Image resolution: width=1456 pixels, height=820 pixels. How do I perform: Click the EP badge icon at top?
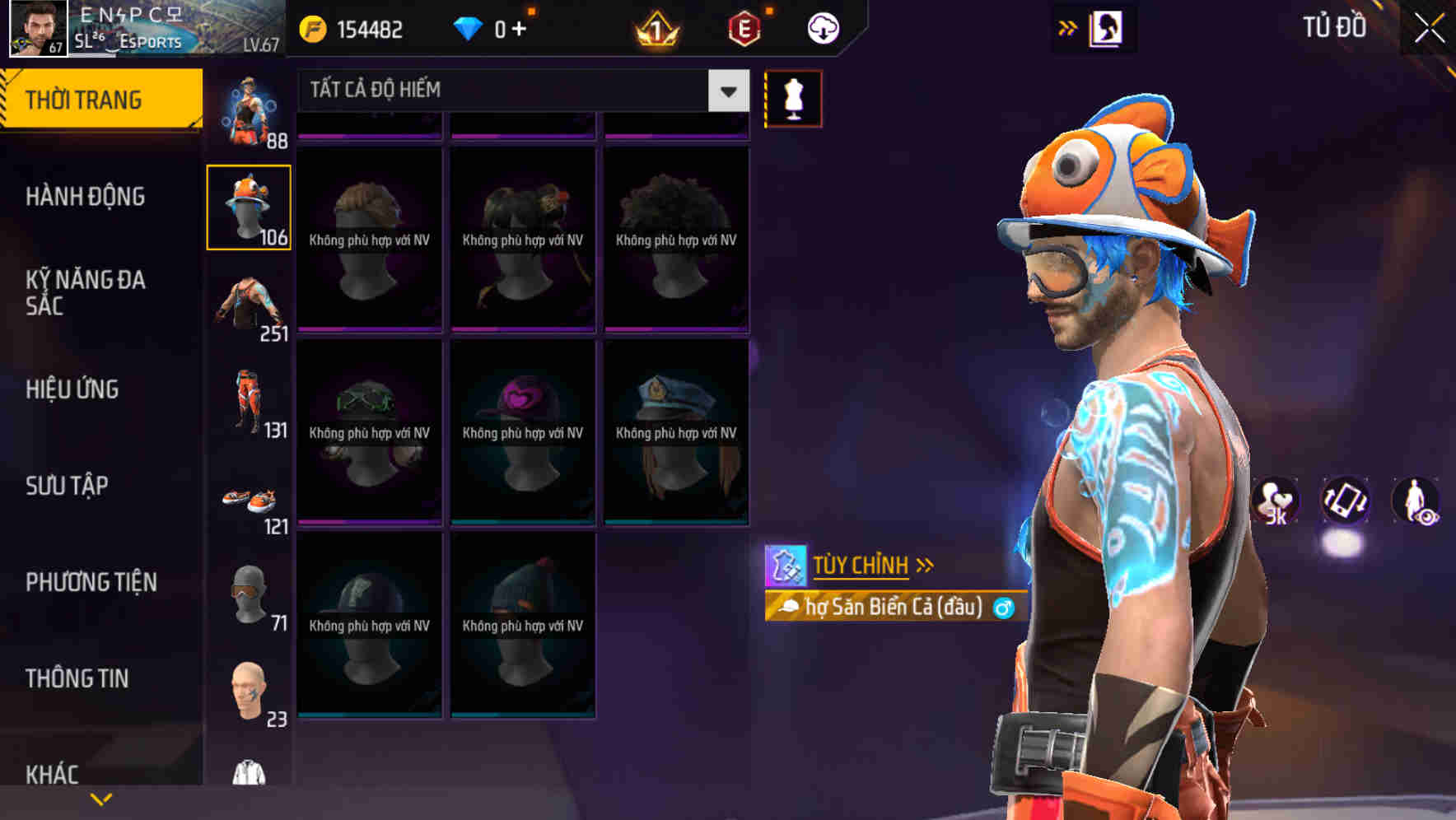[x=743, y=27]
